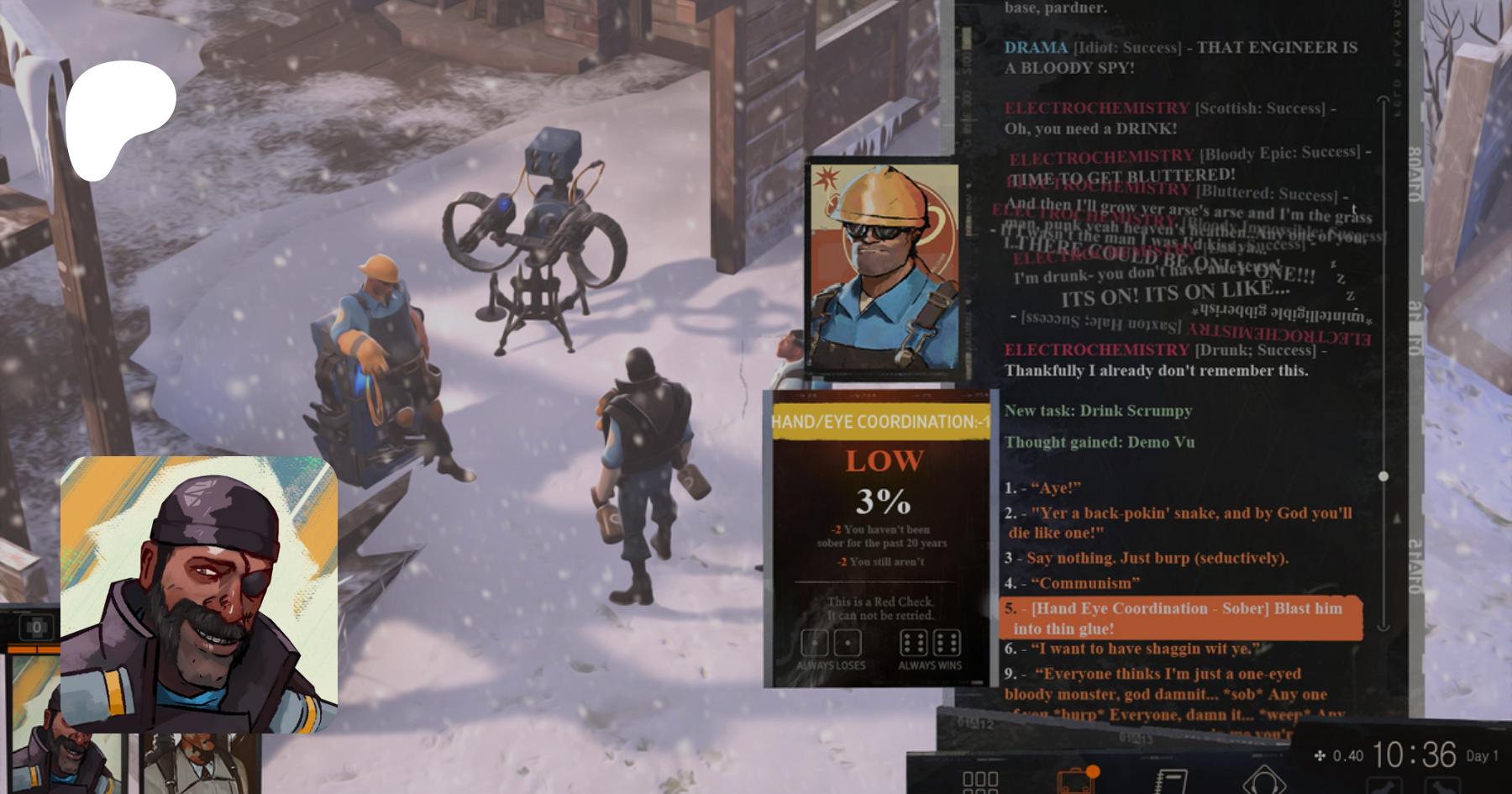Viewport: 1512px width, 794px height.
Task: Open the character sheet grid icon
Action: [x=979, y=781]
